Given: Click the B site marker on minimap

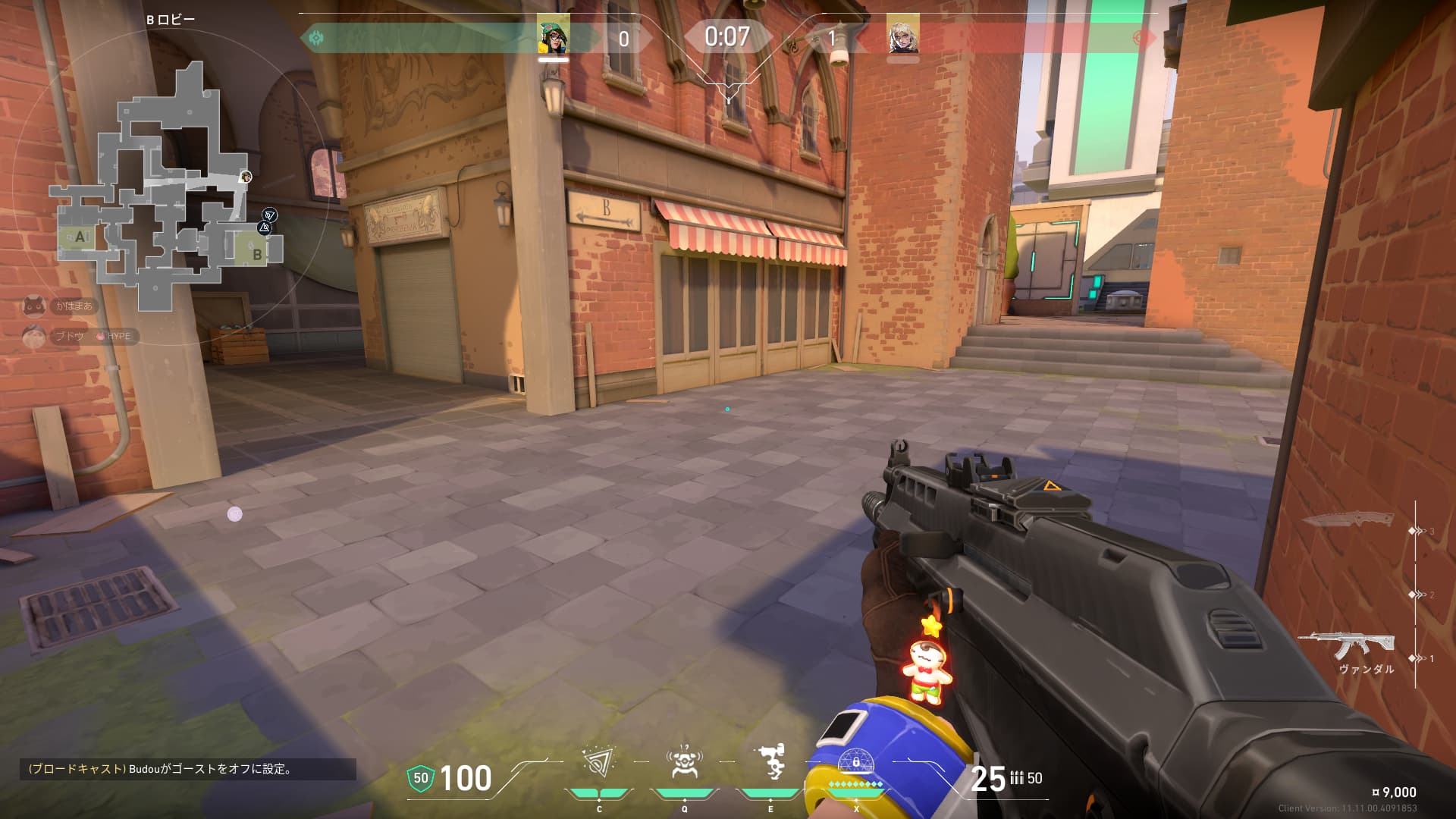Looking at the screenshot, I should [x=257, y=254].
